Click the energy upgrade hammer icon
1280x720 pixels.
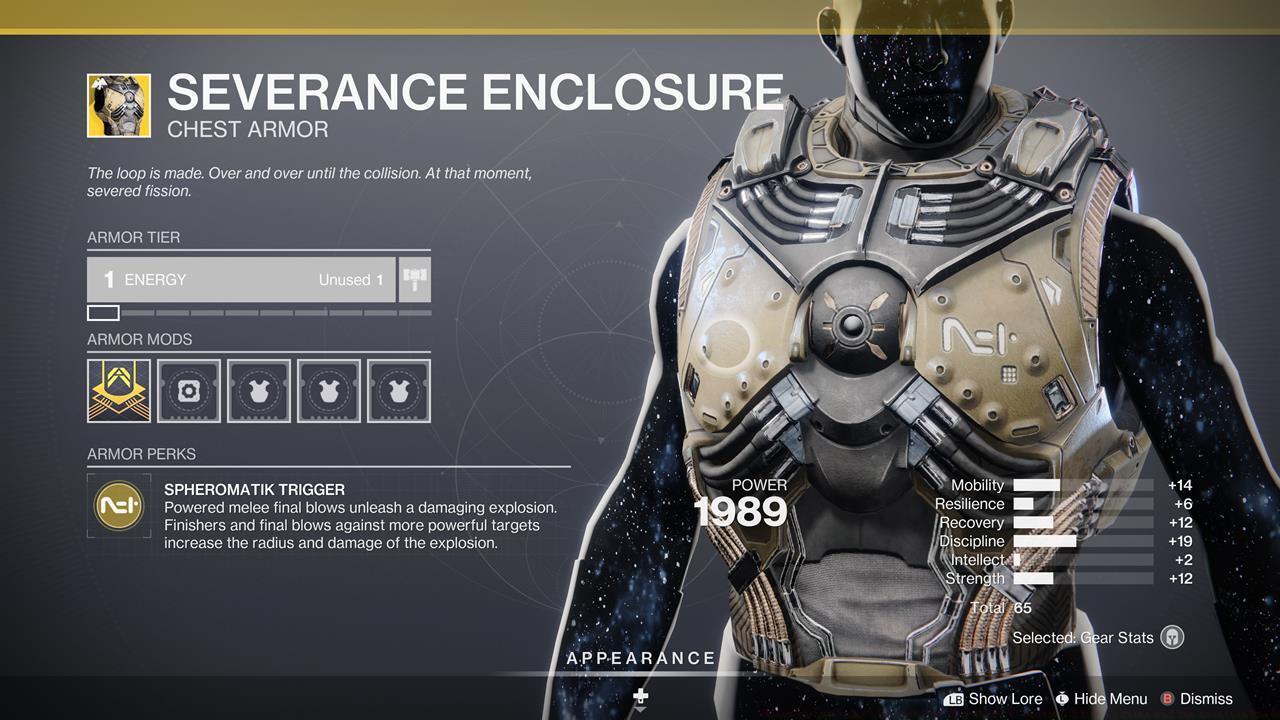[413, 279]
